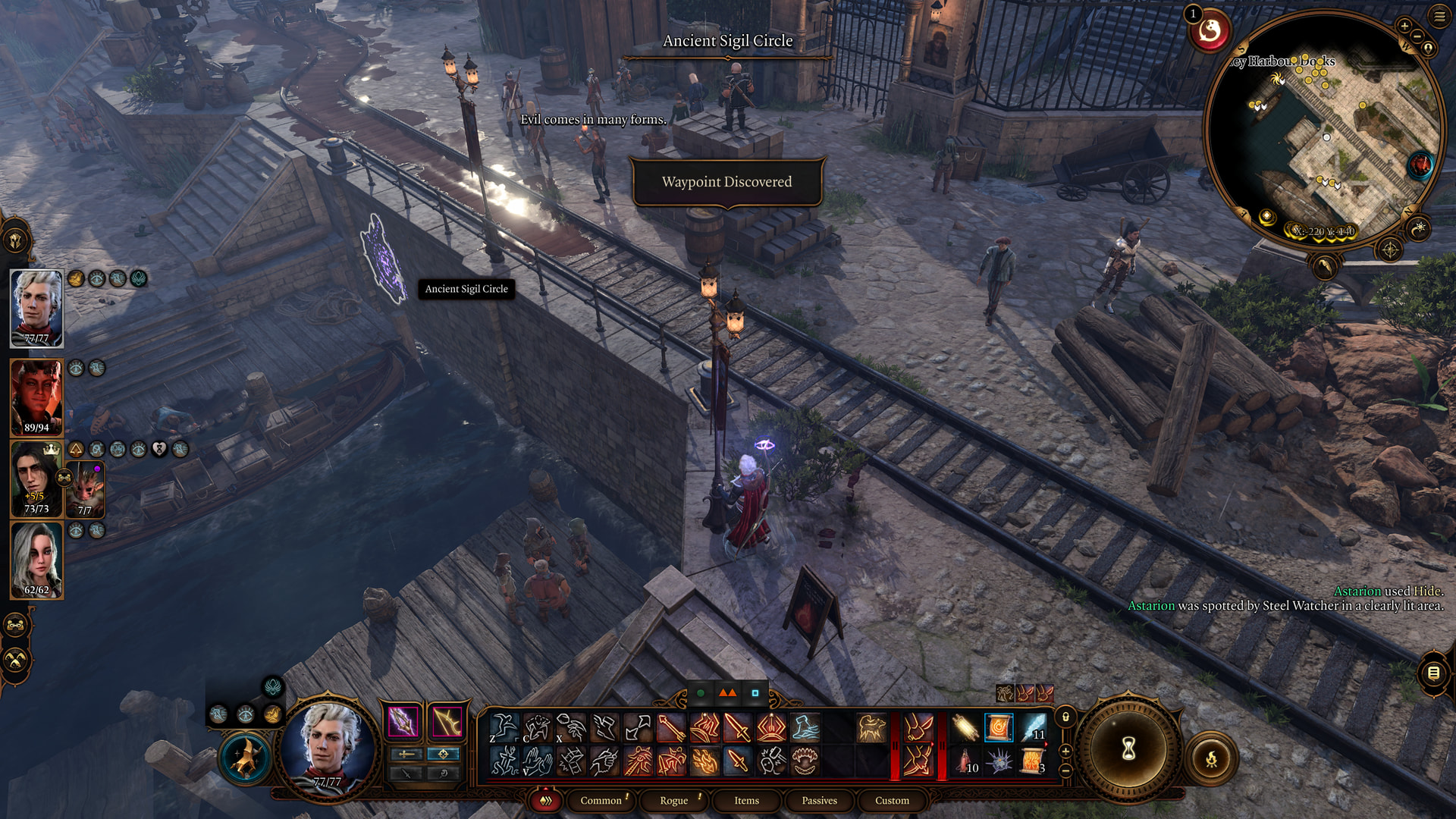Open the combat log button
1456x819 pixels.
tap(1433, 673)
